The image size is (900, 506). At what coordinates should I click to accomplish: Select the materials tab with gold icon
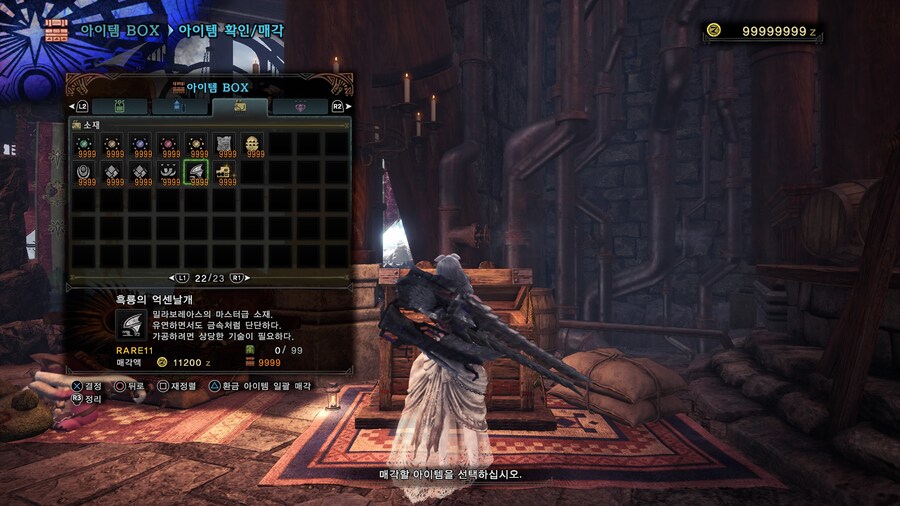tap(240, 106)
